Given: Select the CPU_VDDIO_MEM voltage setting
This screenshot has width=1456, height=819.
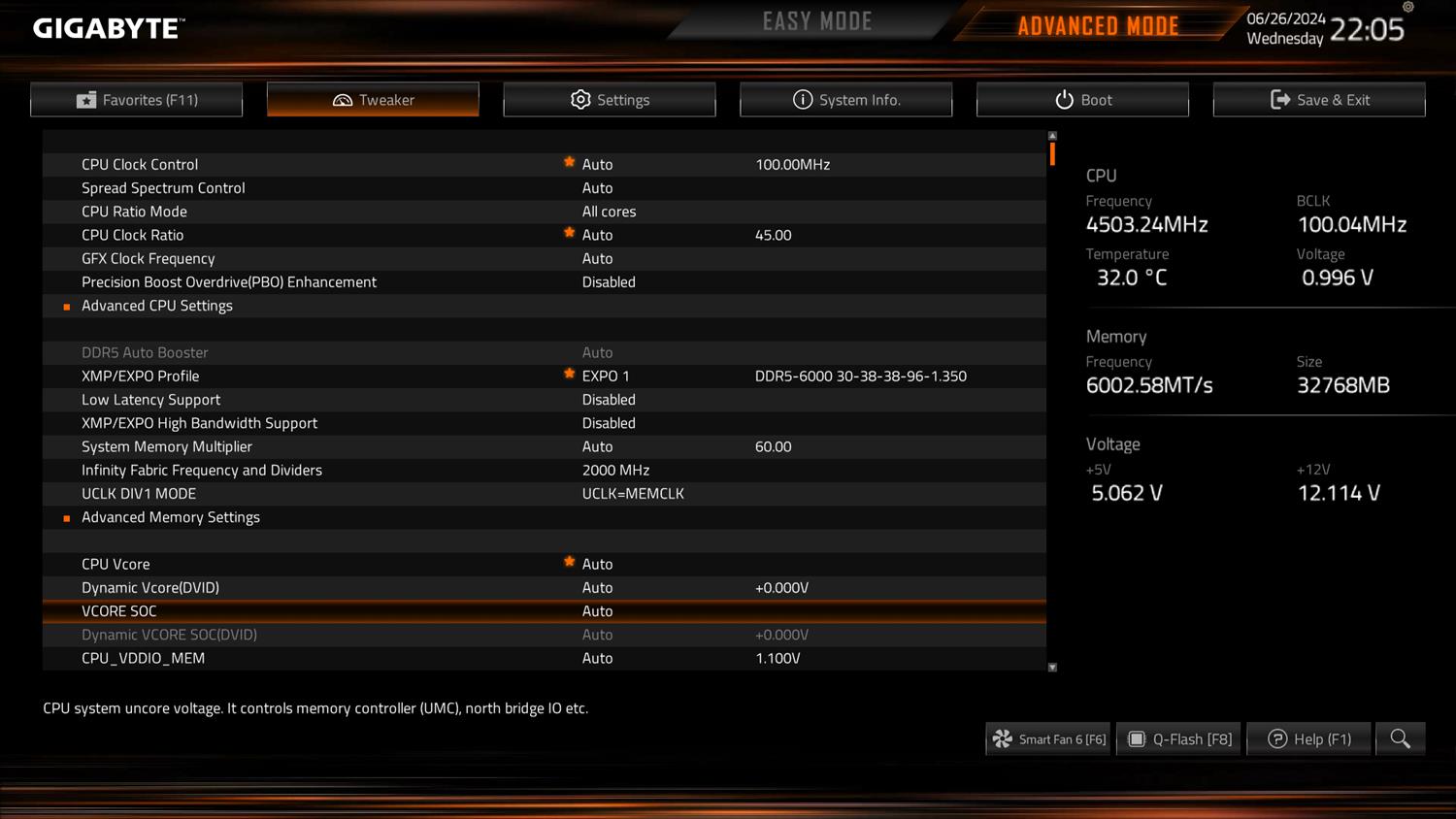Looking at the screenshot, I should [x=144, y=658].
